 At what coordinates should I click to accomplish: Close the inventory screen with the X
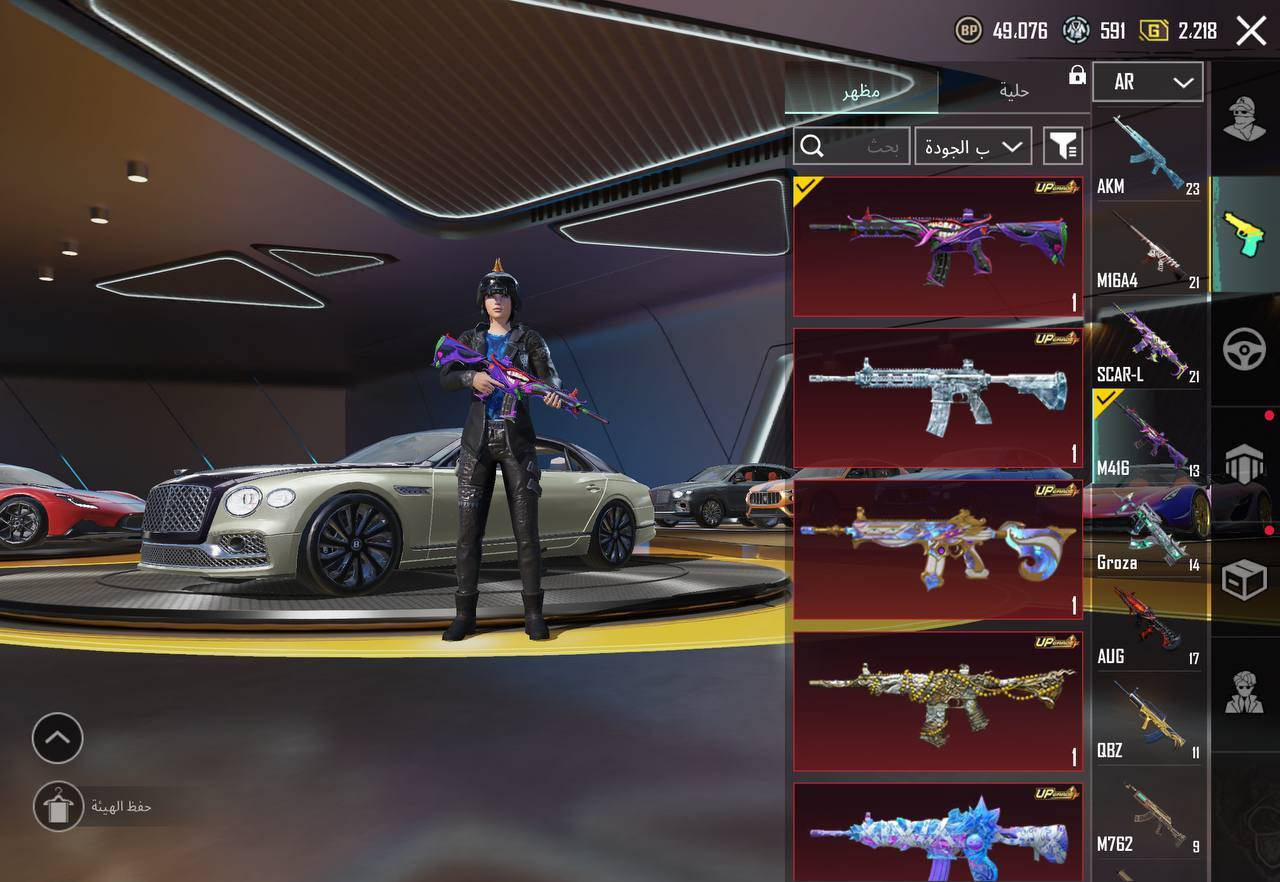point(1251,31)
